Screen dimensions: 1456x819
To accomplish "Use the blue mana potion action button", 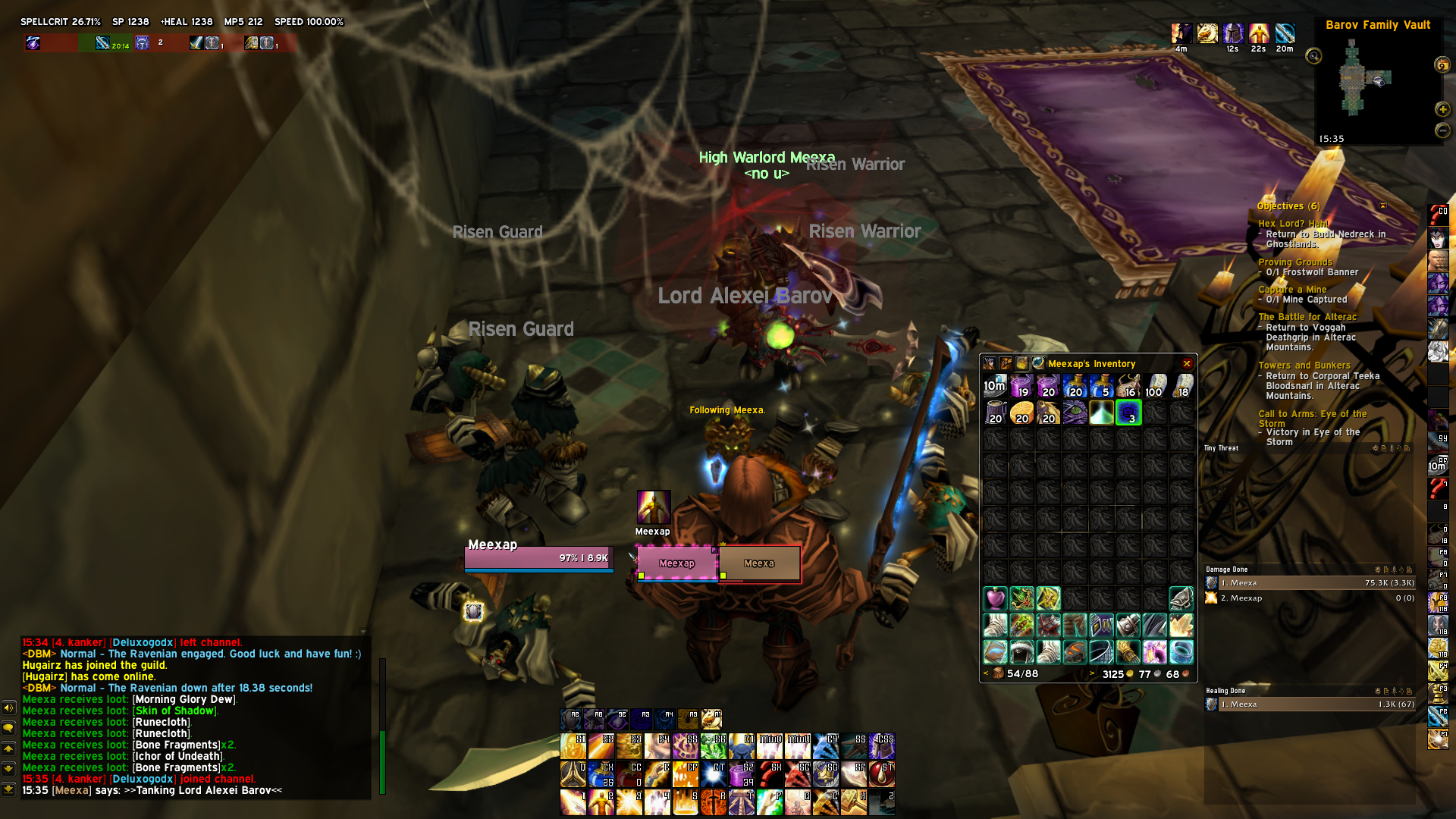I will (x=601, y=774).
